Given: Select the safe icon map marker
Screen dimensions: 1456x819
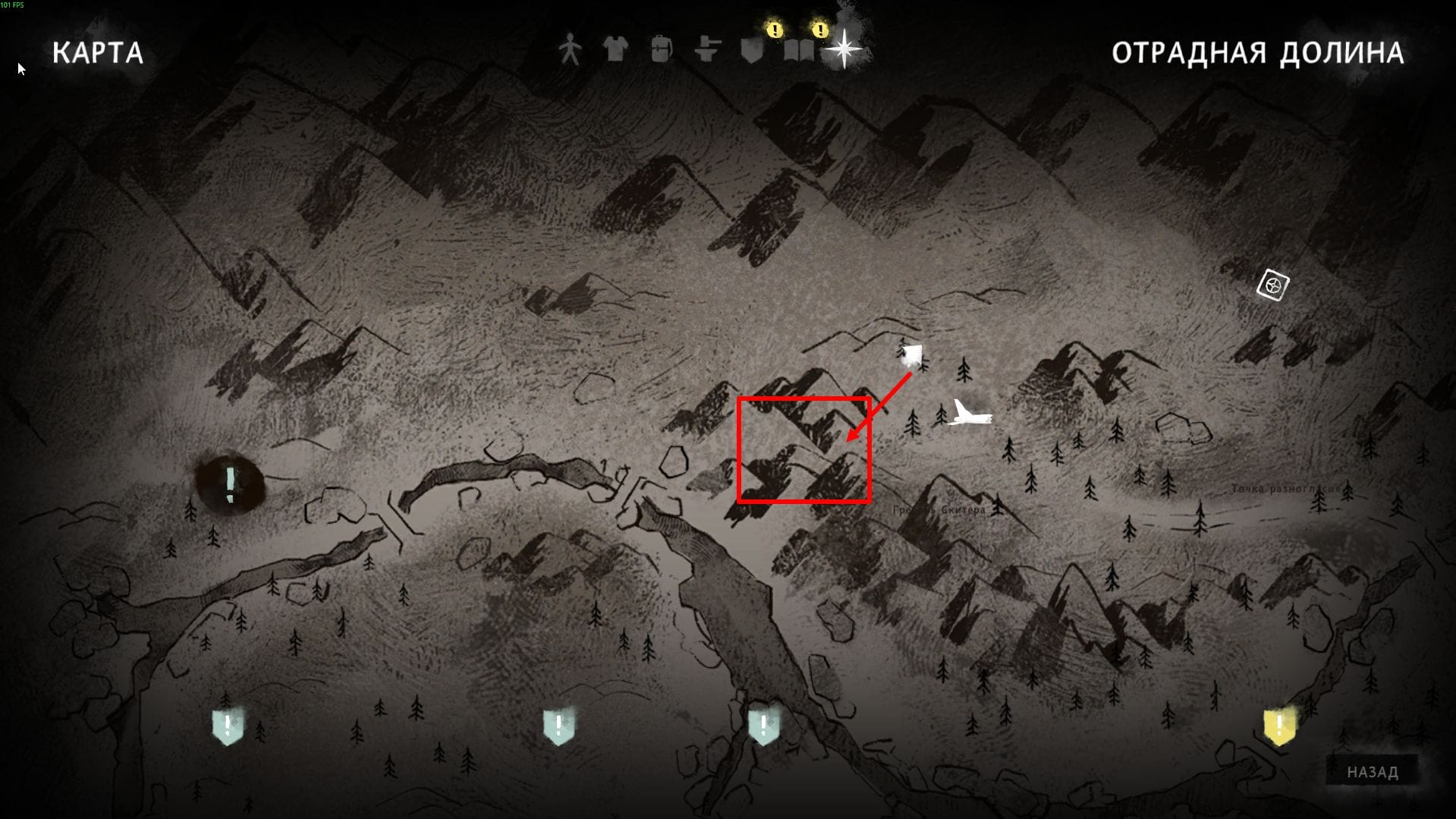Looking at the screenshot, I should pyautogui.click(x=1272, y=285).
